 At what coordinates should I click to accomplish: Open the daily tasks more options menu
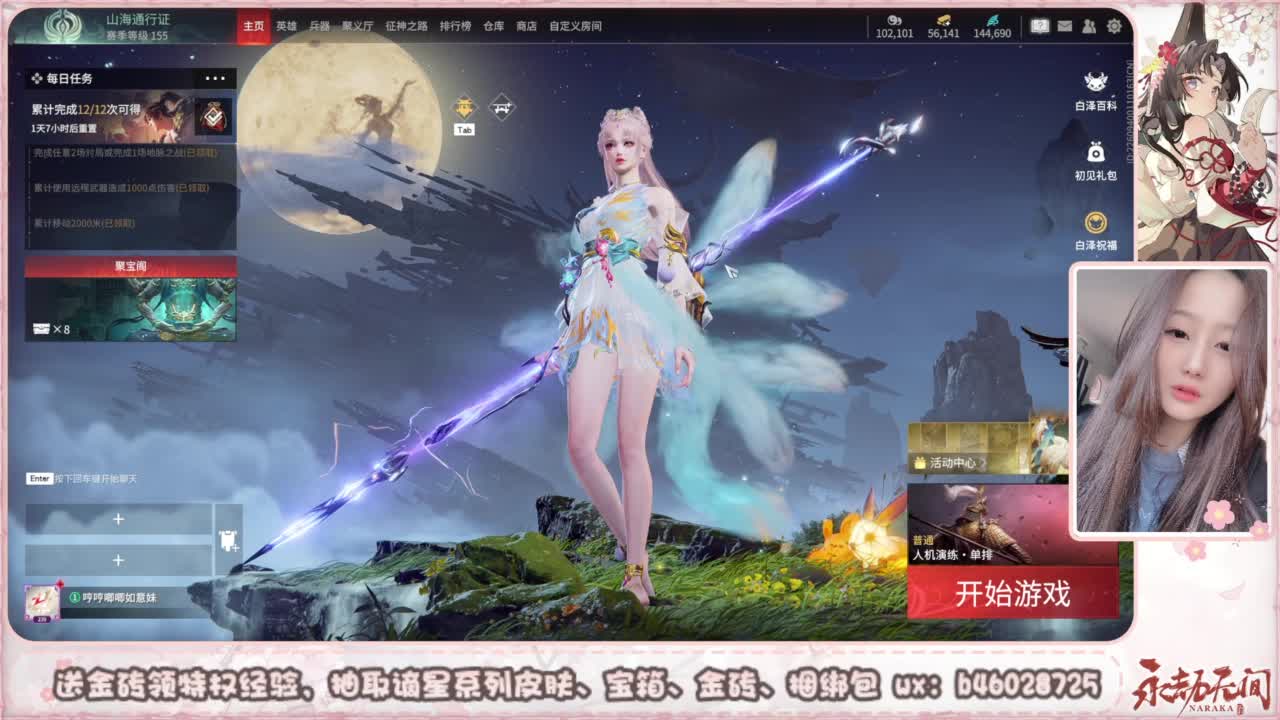[x=212, y=77]
